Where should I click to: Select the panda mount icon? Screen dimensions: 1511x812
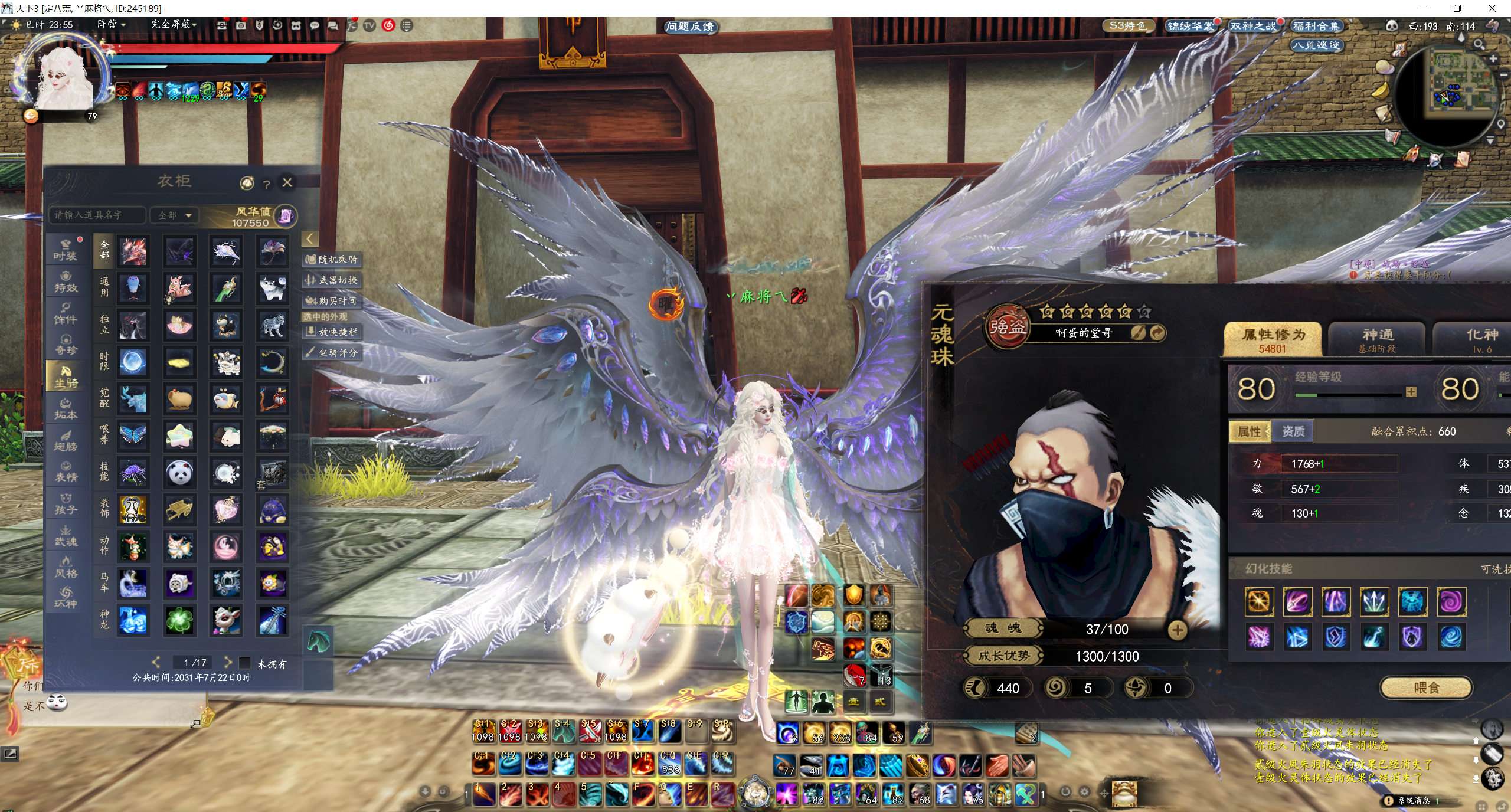click(179, 473)
